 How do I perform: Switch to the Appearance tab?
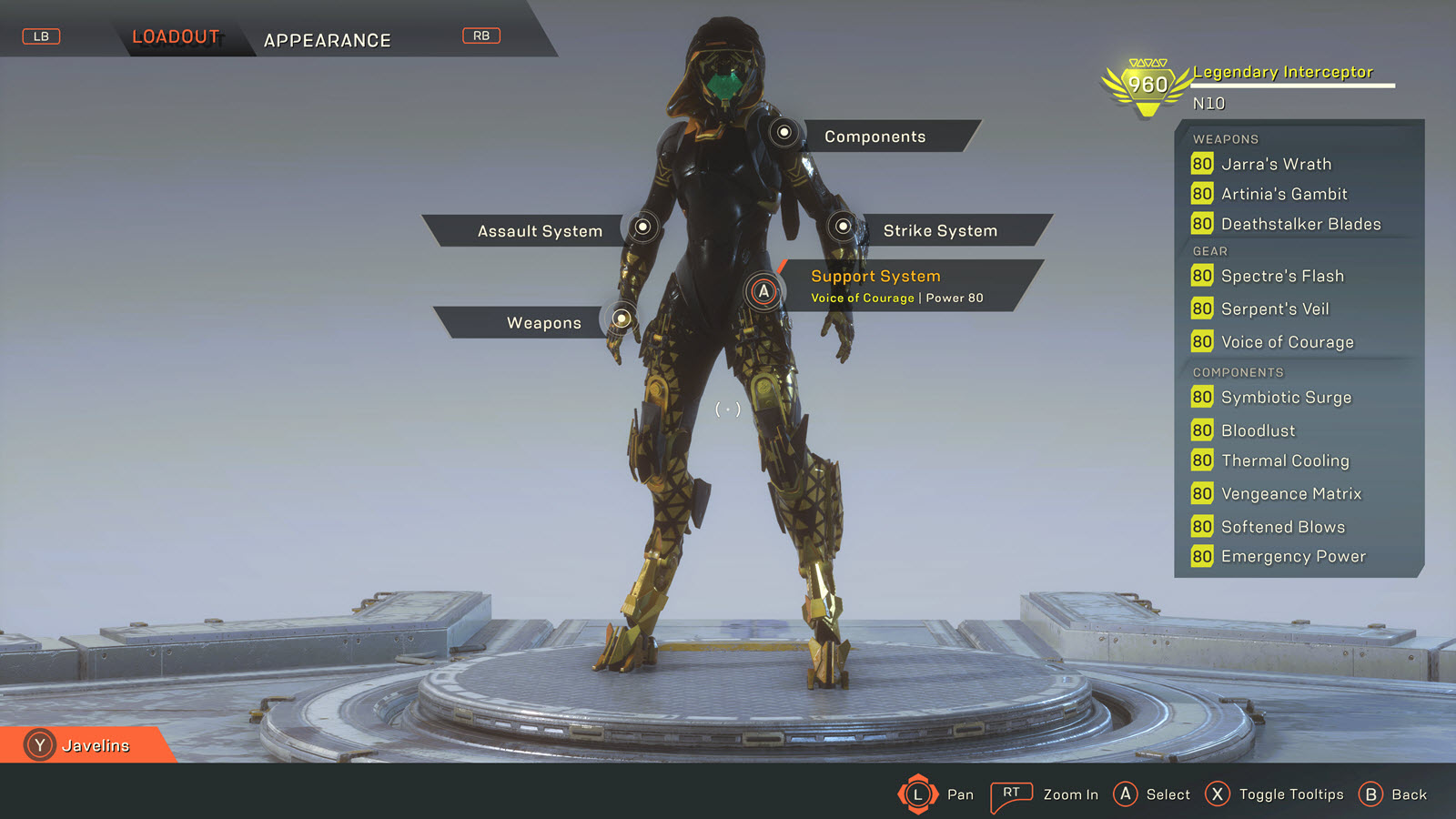327,40
